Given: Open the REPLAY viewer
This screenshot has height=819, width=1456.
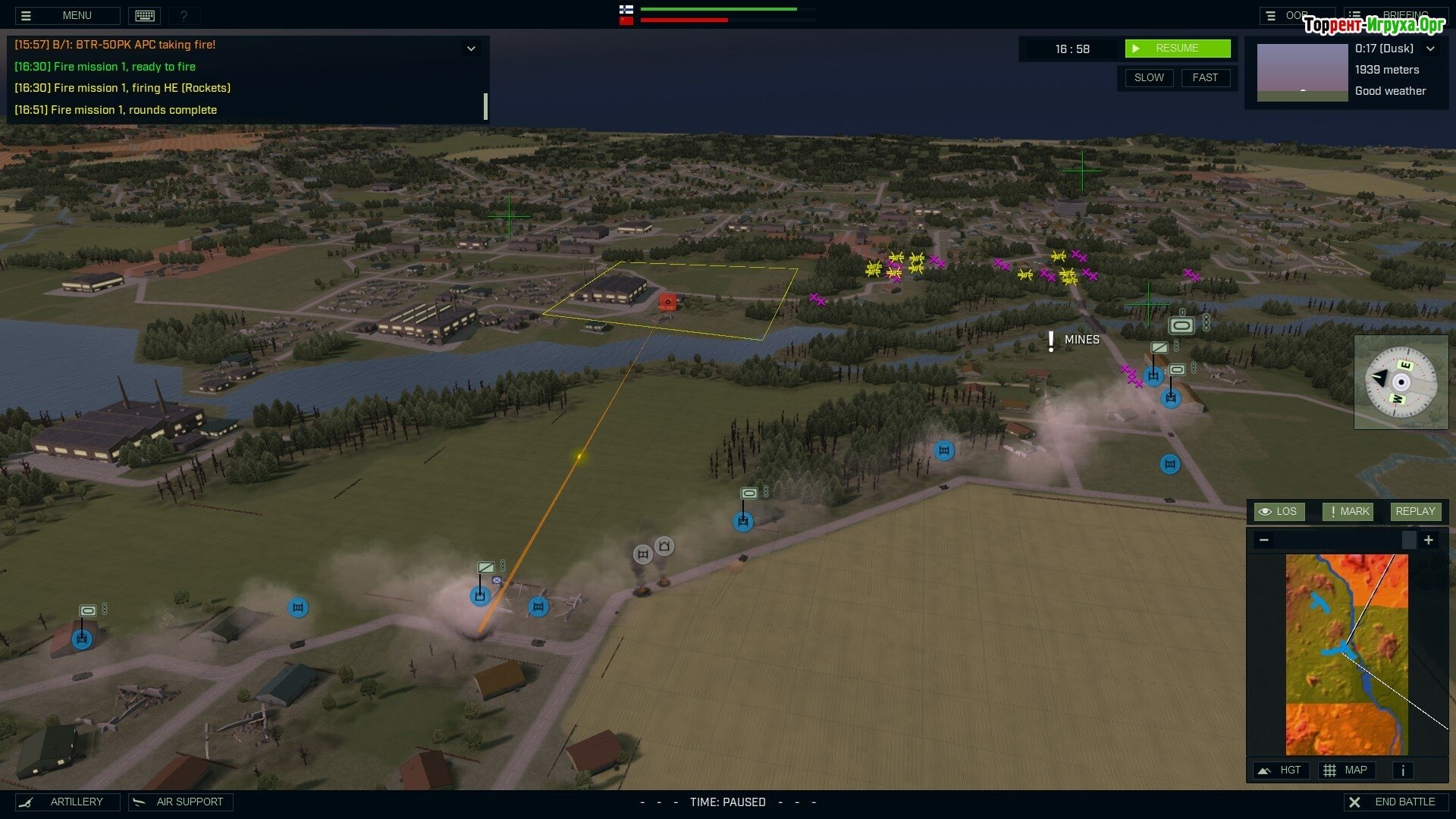Looking at the screenshot, I should pos(1415,512).
